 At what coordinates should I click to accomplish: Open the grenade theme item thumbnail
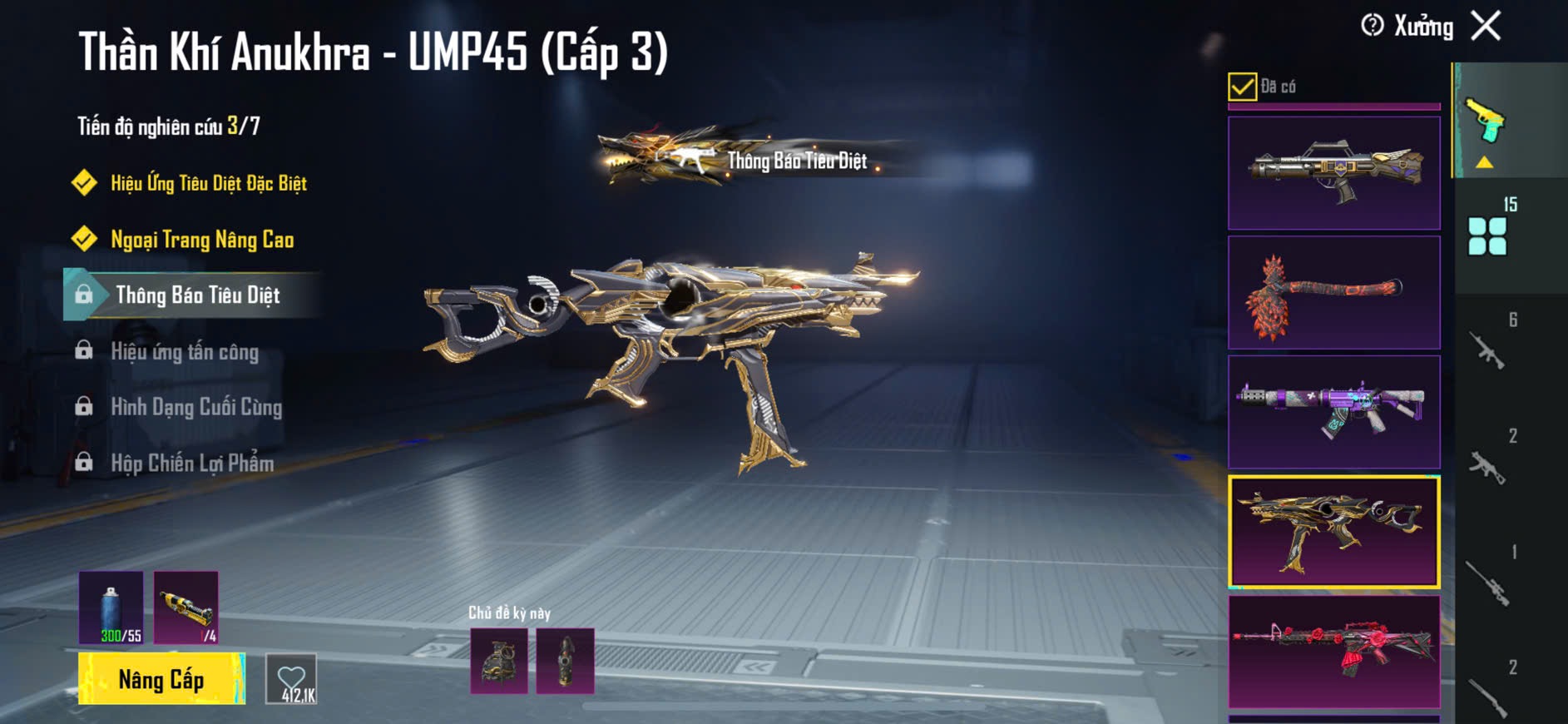[x=499, y=662]
